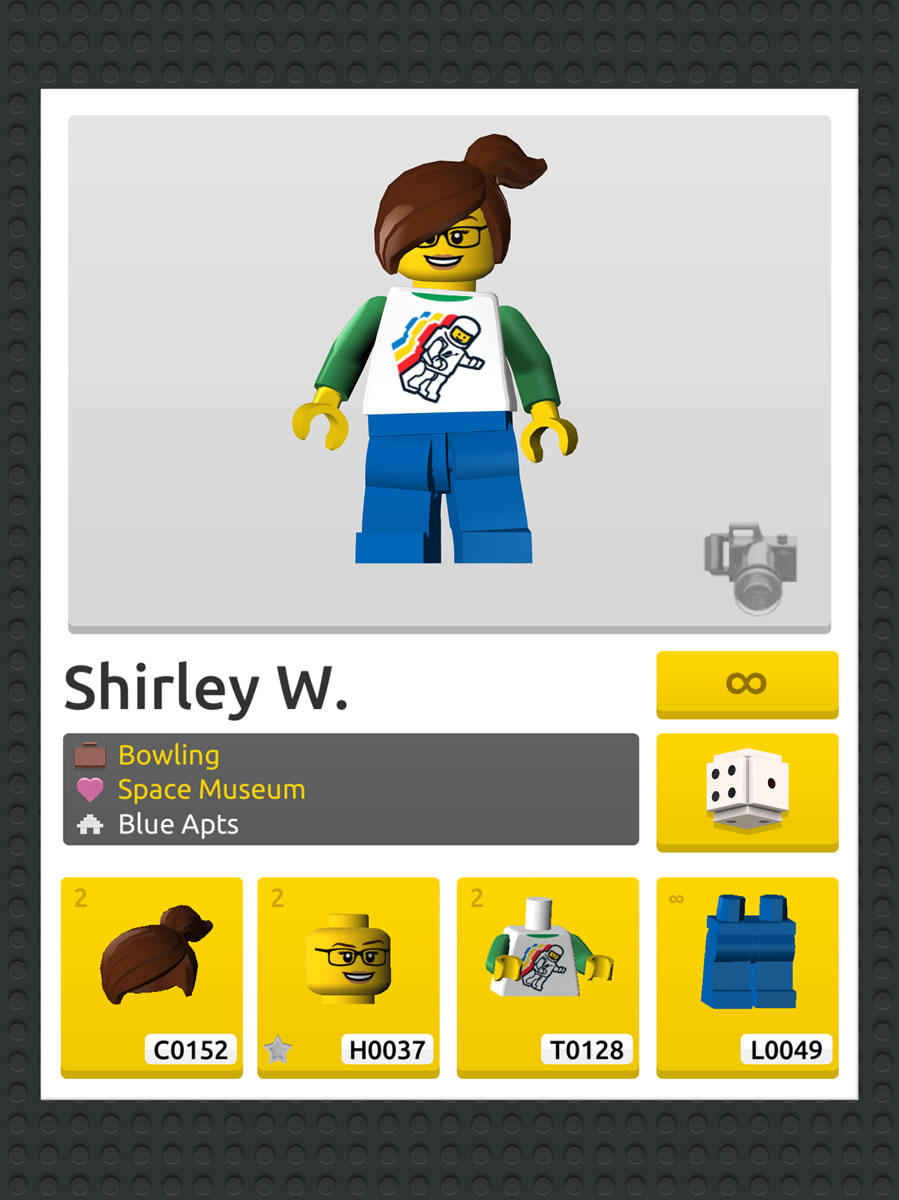Choose the glasses face head H0037
The height and width of the screenshot is (1200, 899).
pos(348,975)
